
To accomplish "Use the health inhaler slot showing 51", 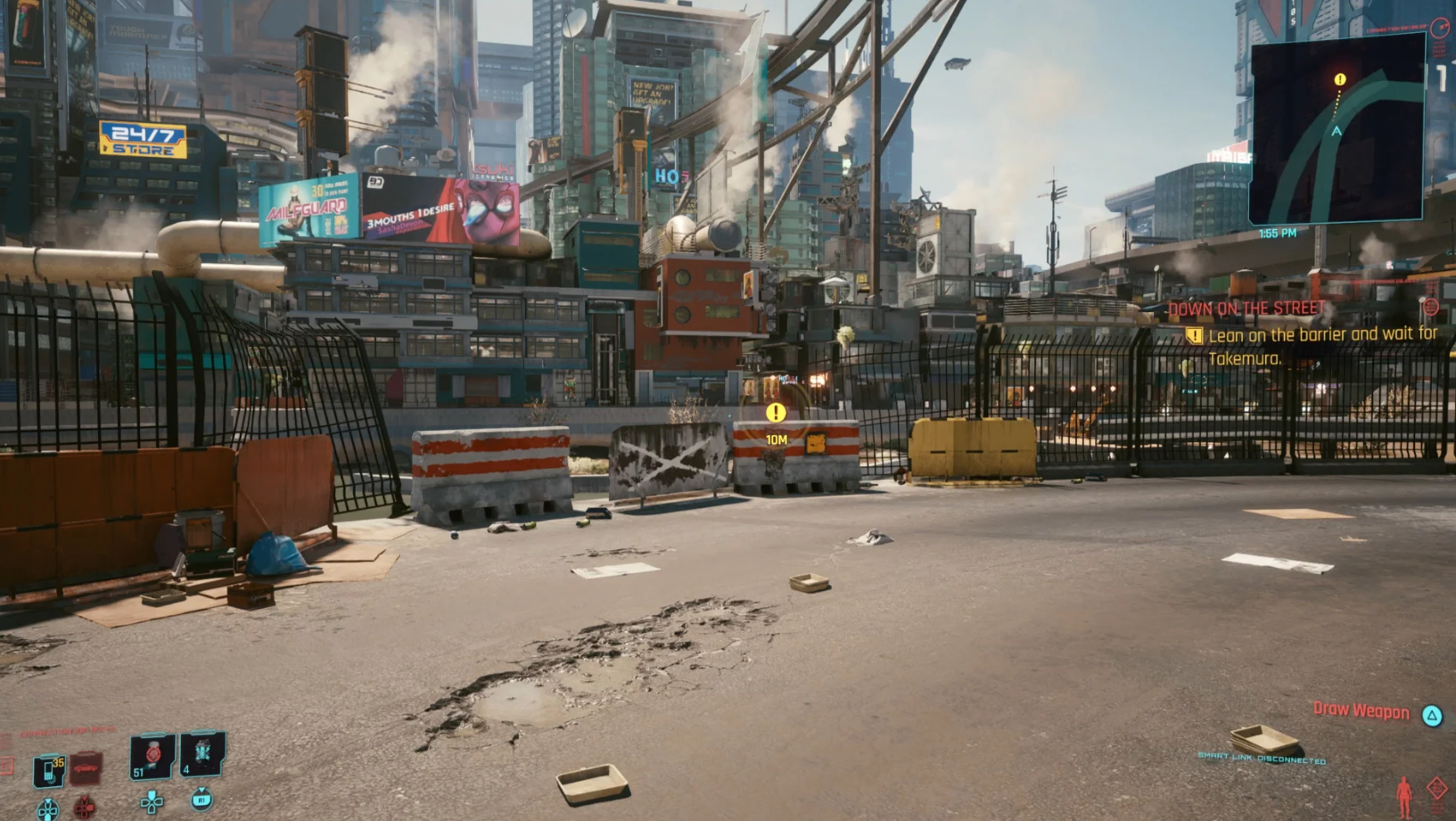I will tap(152, 756).
